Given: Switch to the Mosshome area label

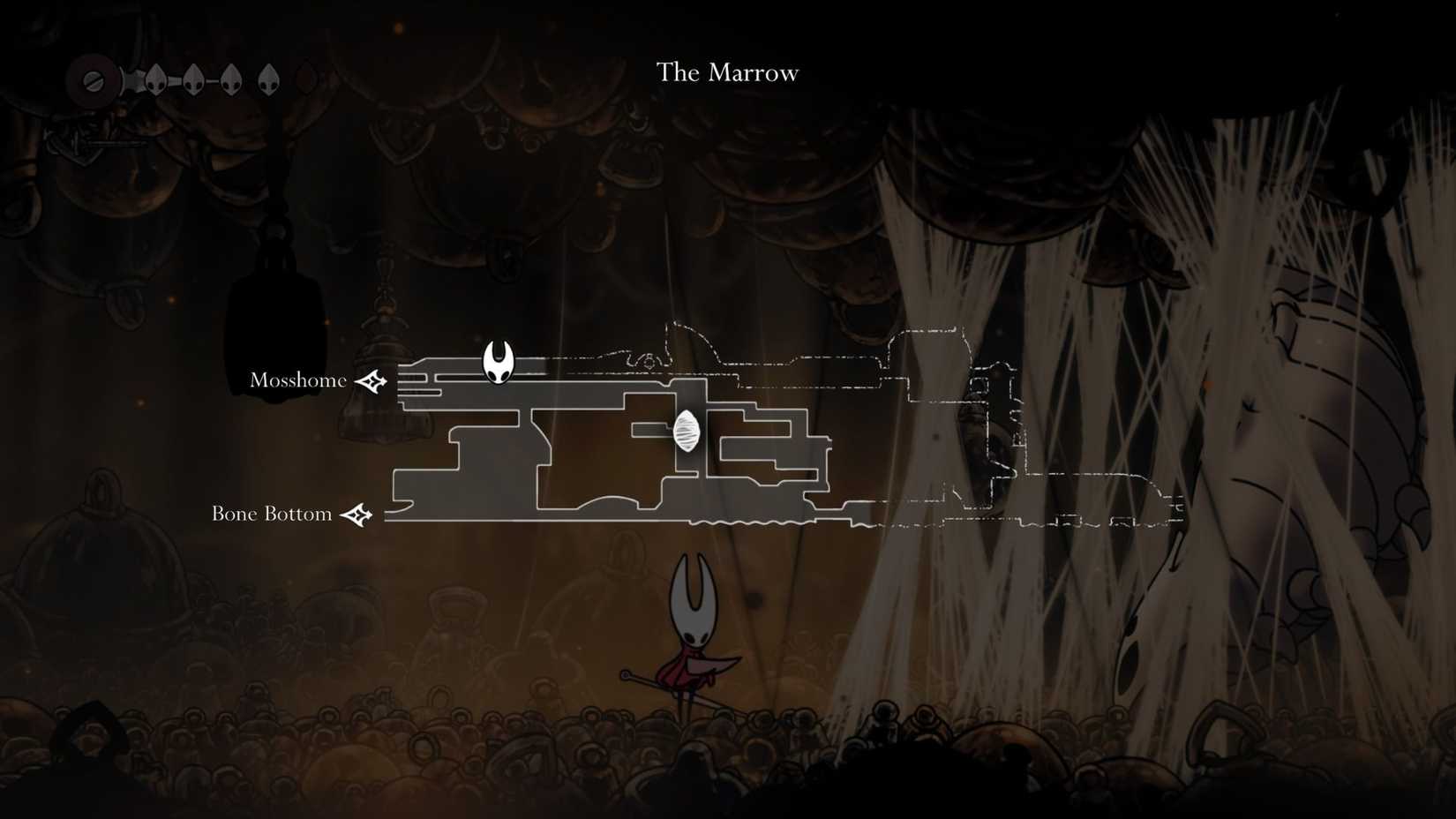Looking at the screenshot, I should click(298, 379).
